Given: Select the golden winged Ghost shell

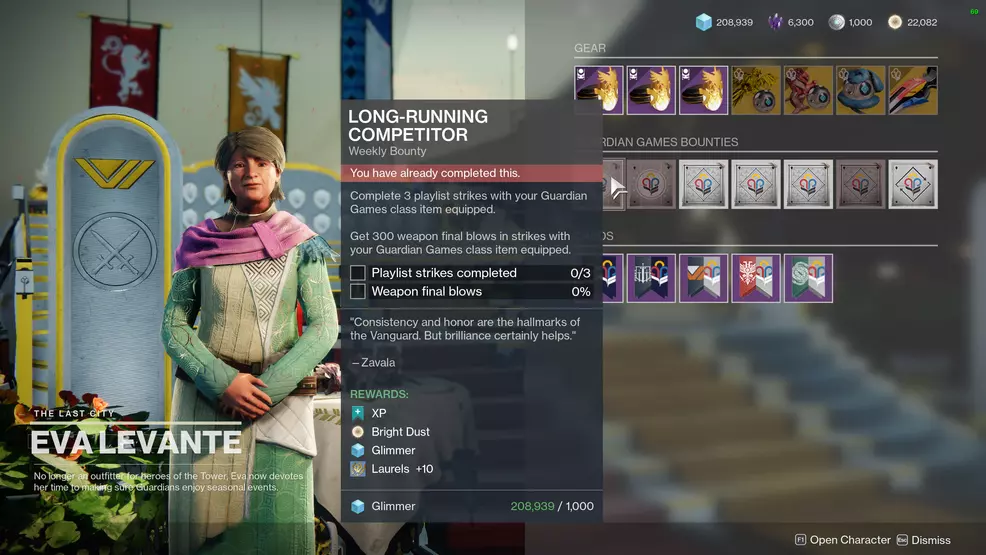Looking at the screenshot, I should tap(756, 91).
